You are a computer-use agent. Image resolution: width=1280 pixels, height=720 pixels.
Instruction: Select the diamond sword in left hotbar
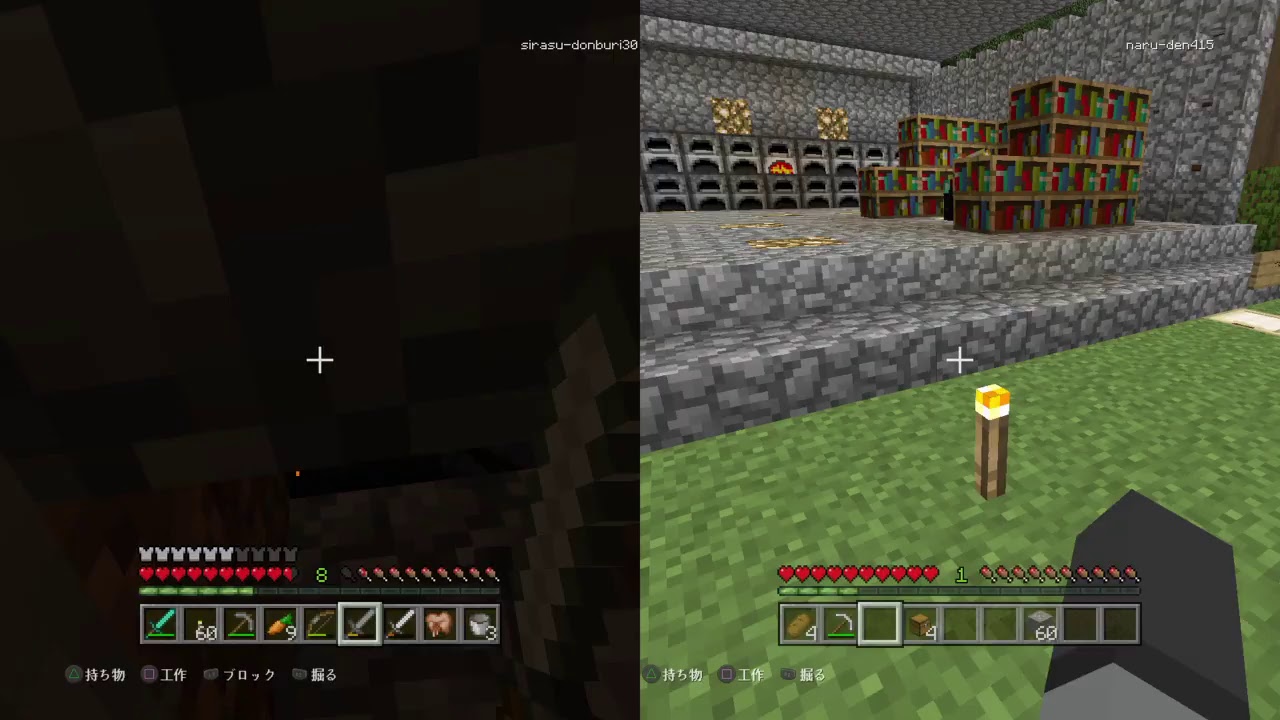pos(162,625)
